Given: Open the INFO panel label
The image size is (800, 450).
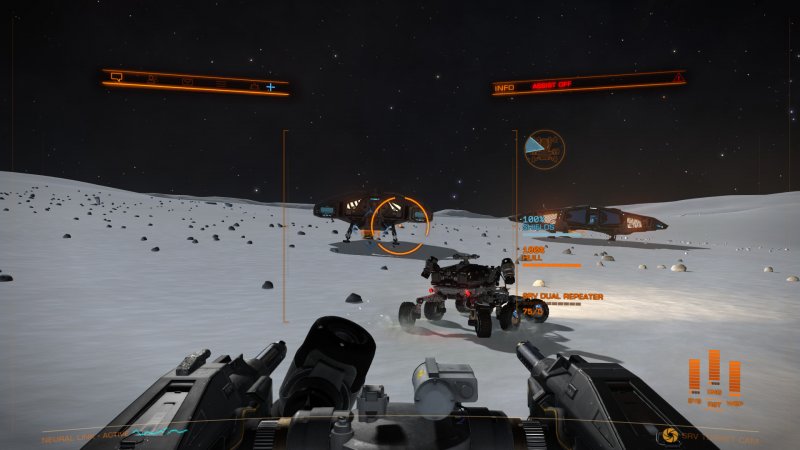Looking at the screenshot, I should (504, 88).
